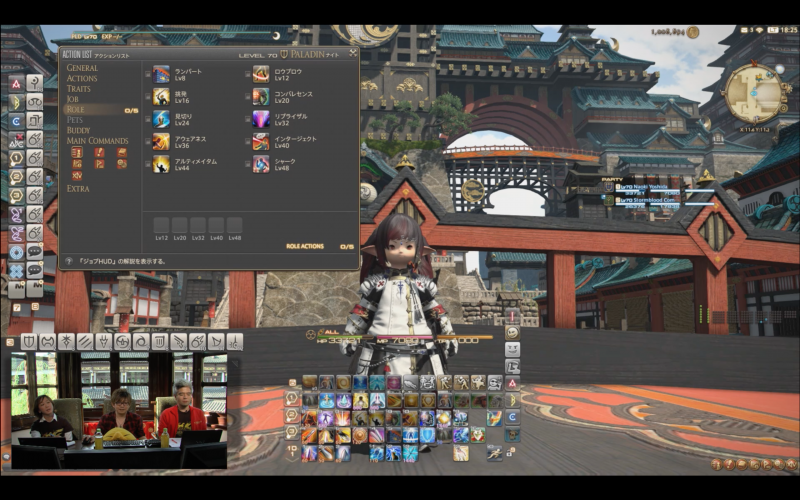This screenshot has width=800, height=500.
Task: Select the Lv32 Reprisal action icon
Action: (x=261, y=118)
